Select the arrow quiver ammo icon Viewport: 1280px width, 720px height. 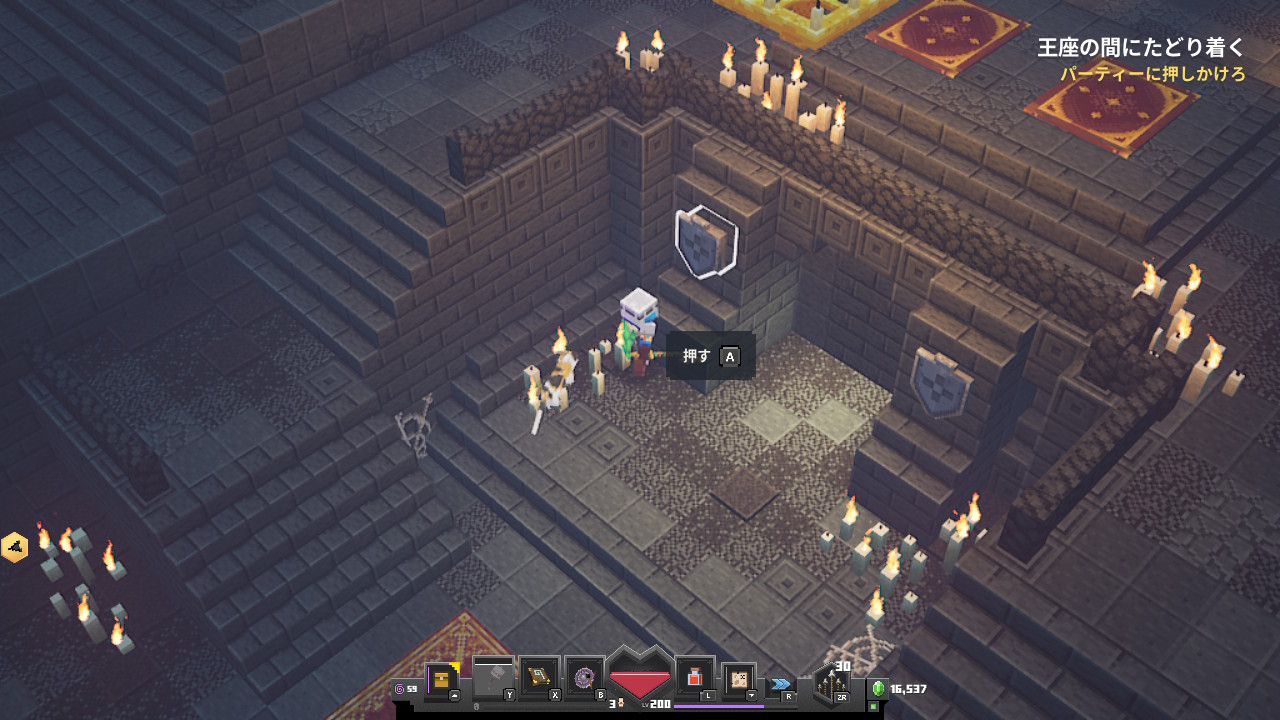point(831,684)
